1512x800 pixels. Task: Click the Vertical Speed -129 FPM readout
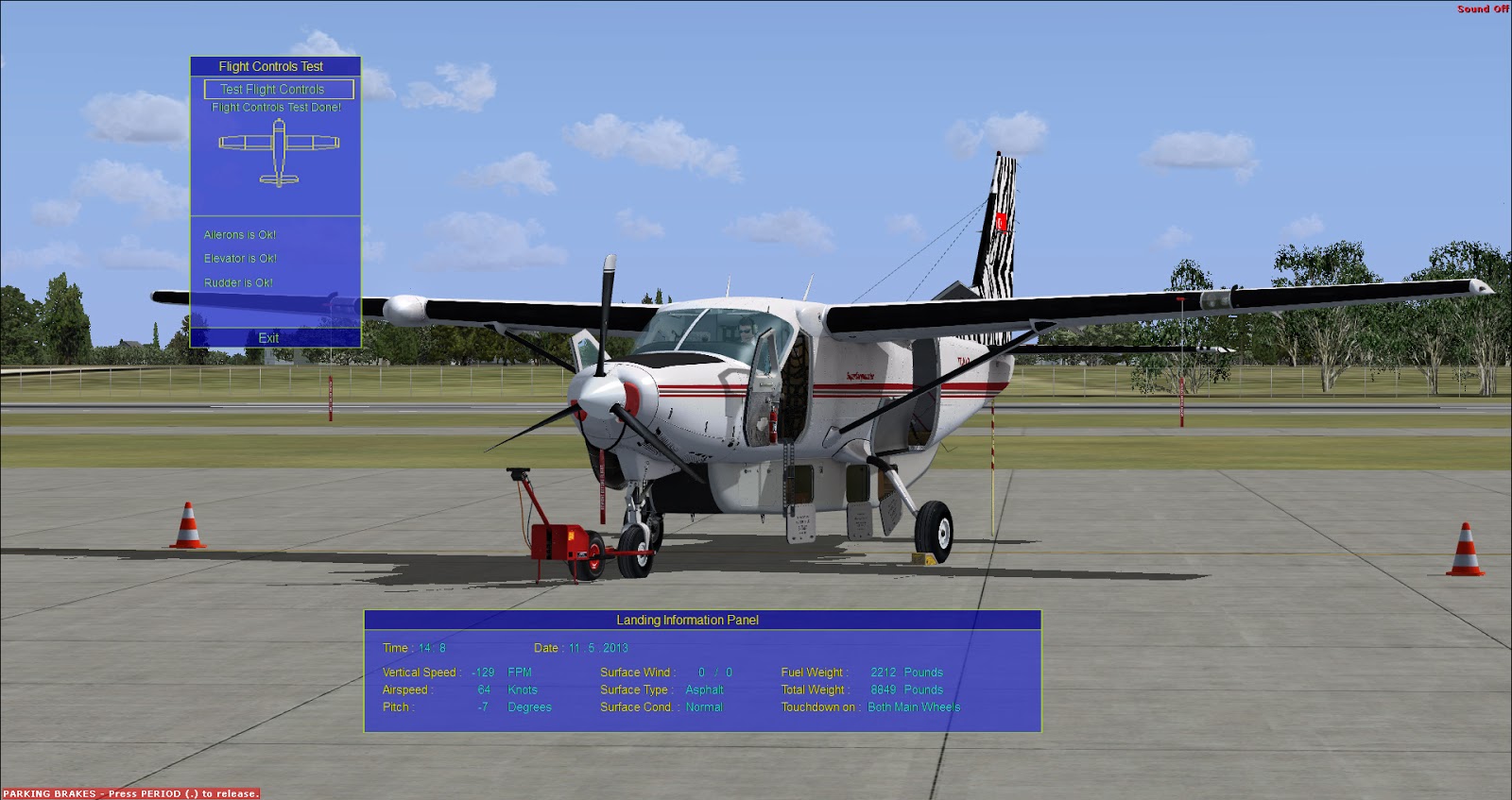click(x=454, y=672)
